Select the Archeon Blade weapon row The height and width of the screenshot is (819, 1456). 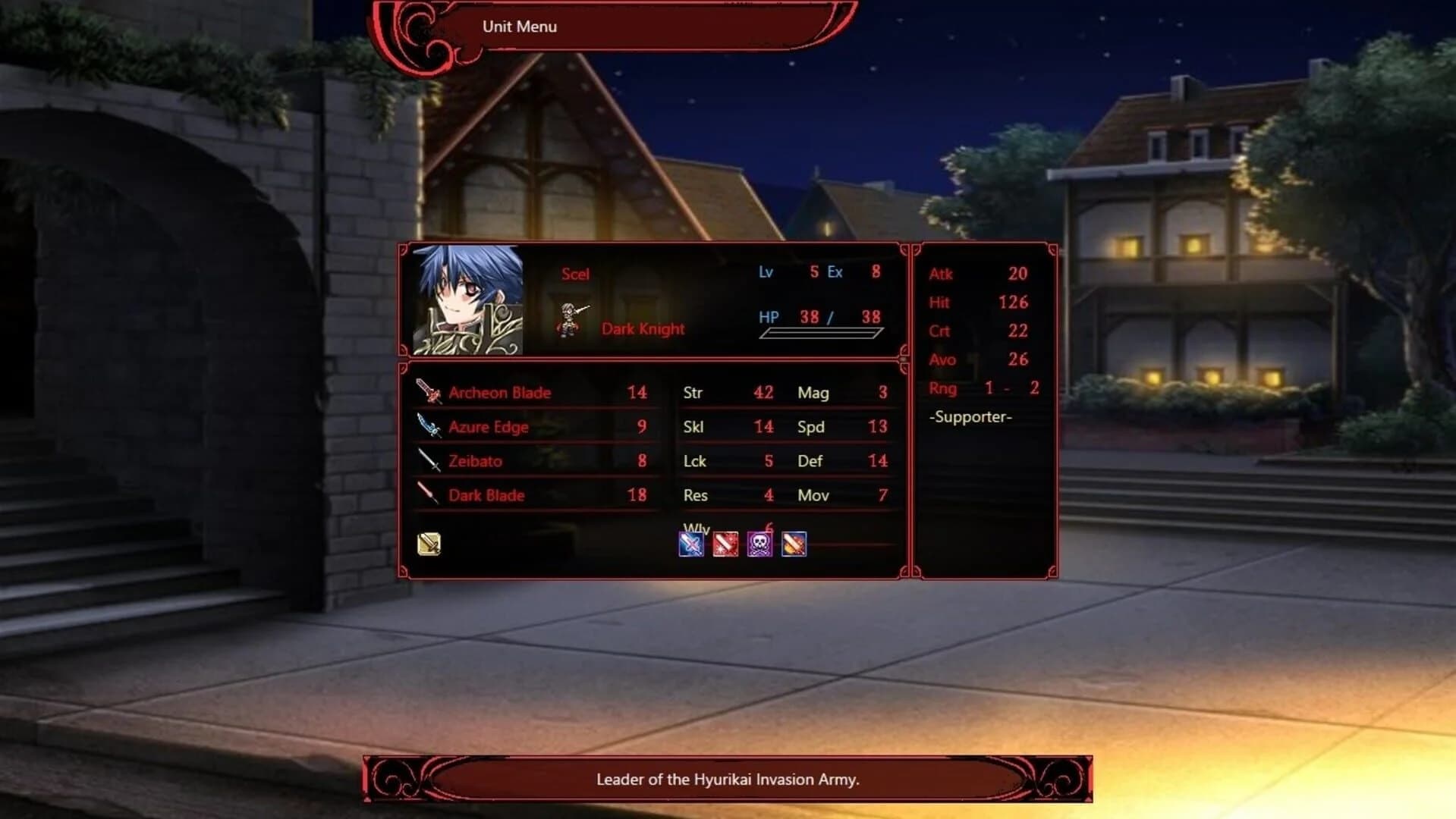531,392
